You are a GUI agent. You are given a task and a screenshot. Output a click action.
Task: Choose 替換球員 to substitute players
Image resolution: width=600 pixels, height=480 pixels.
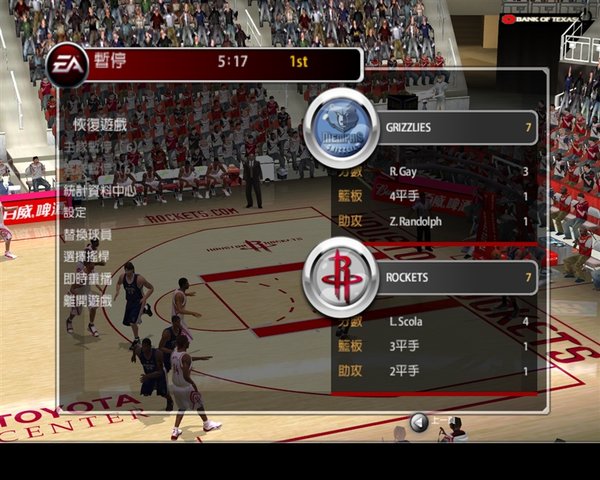(x=87, y=234)
